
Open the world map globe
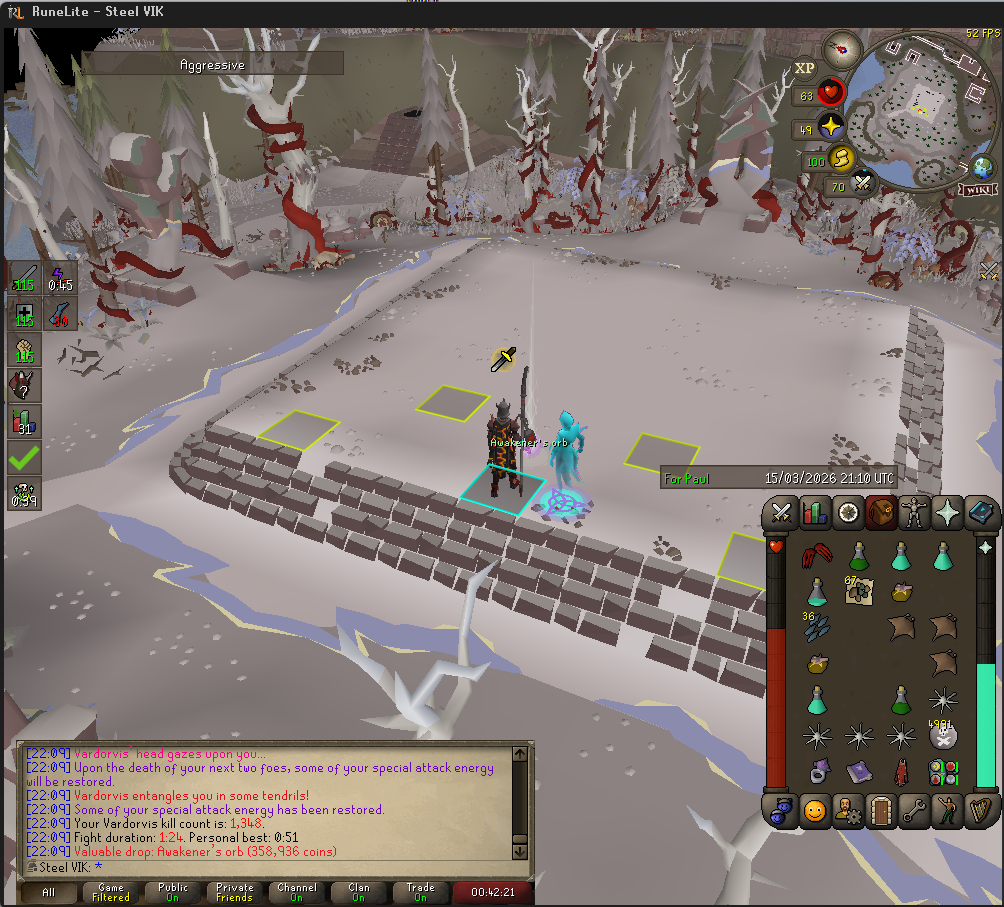click(982, 167)
